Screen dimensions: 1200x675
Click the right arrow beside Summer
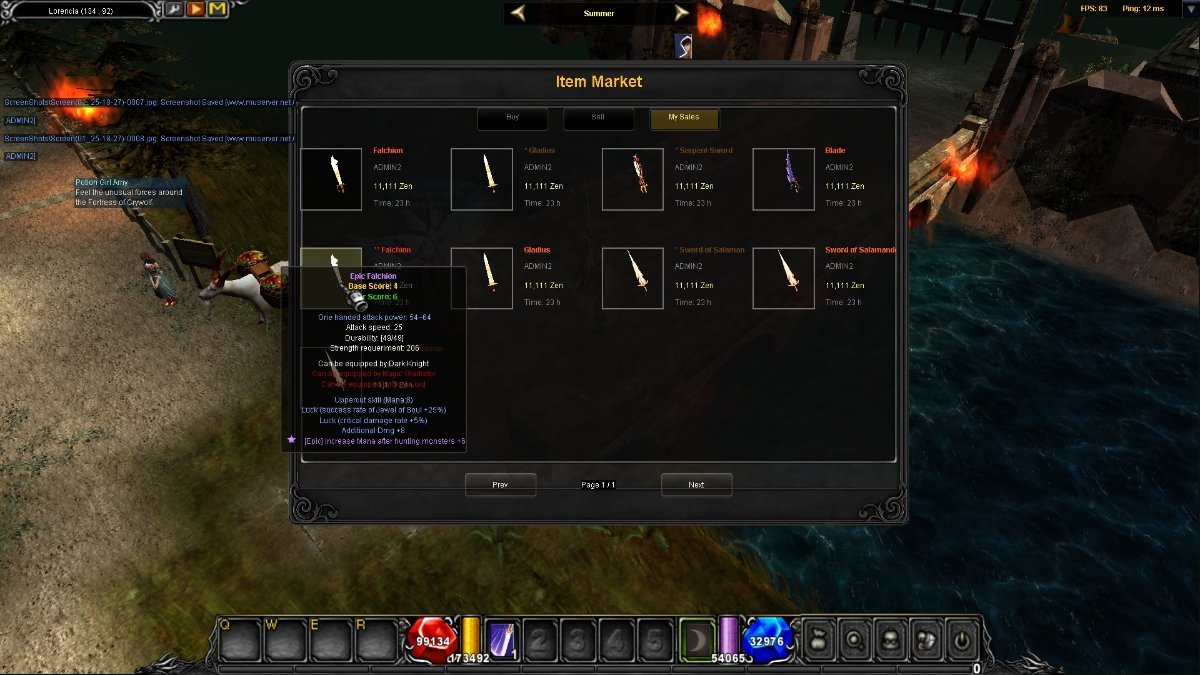coord(681,13)
